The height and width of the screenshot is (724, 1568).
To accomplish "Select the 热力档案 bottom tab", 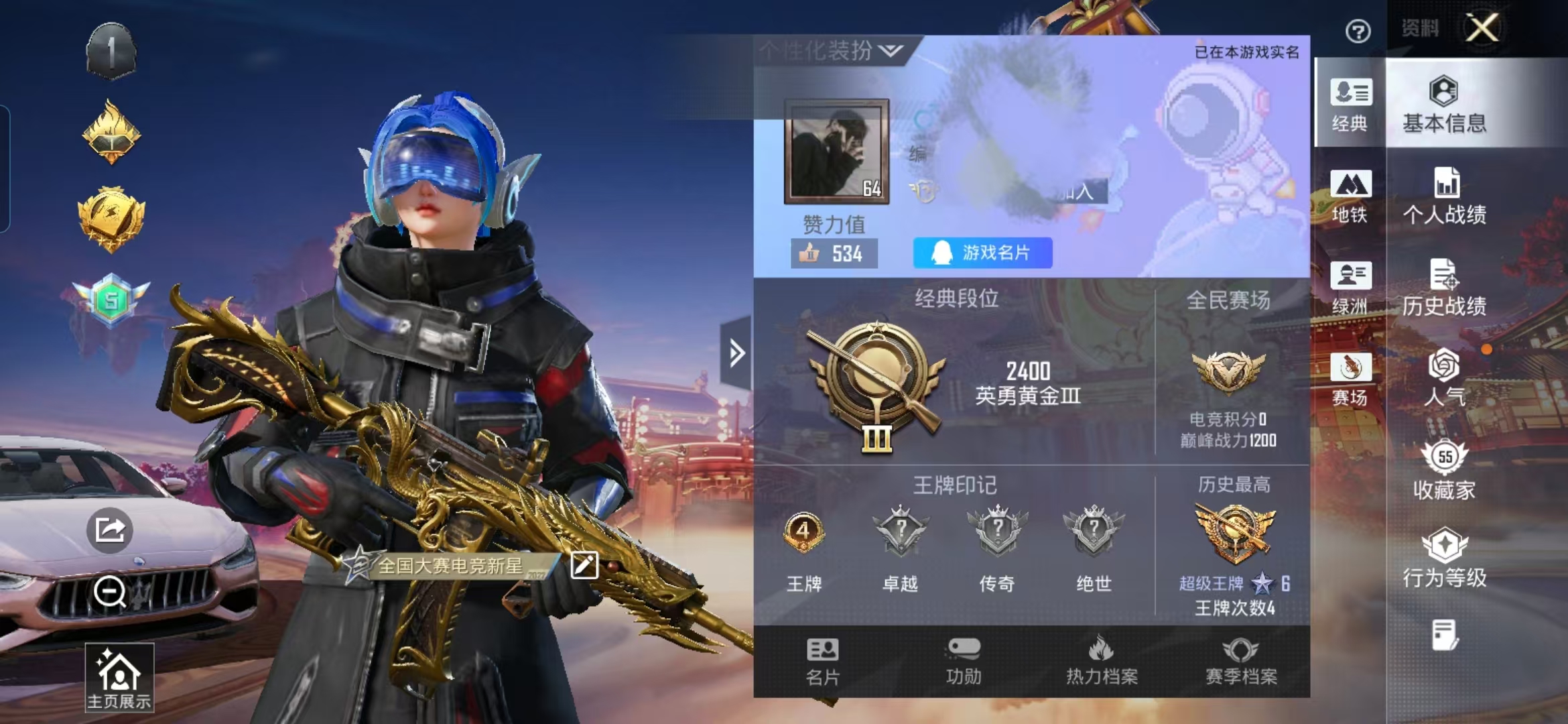I will click(x=1102, y=662).
